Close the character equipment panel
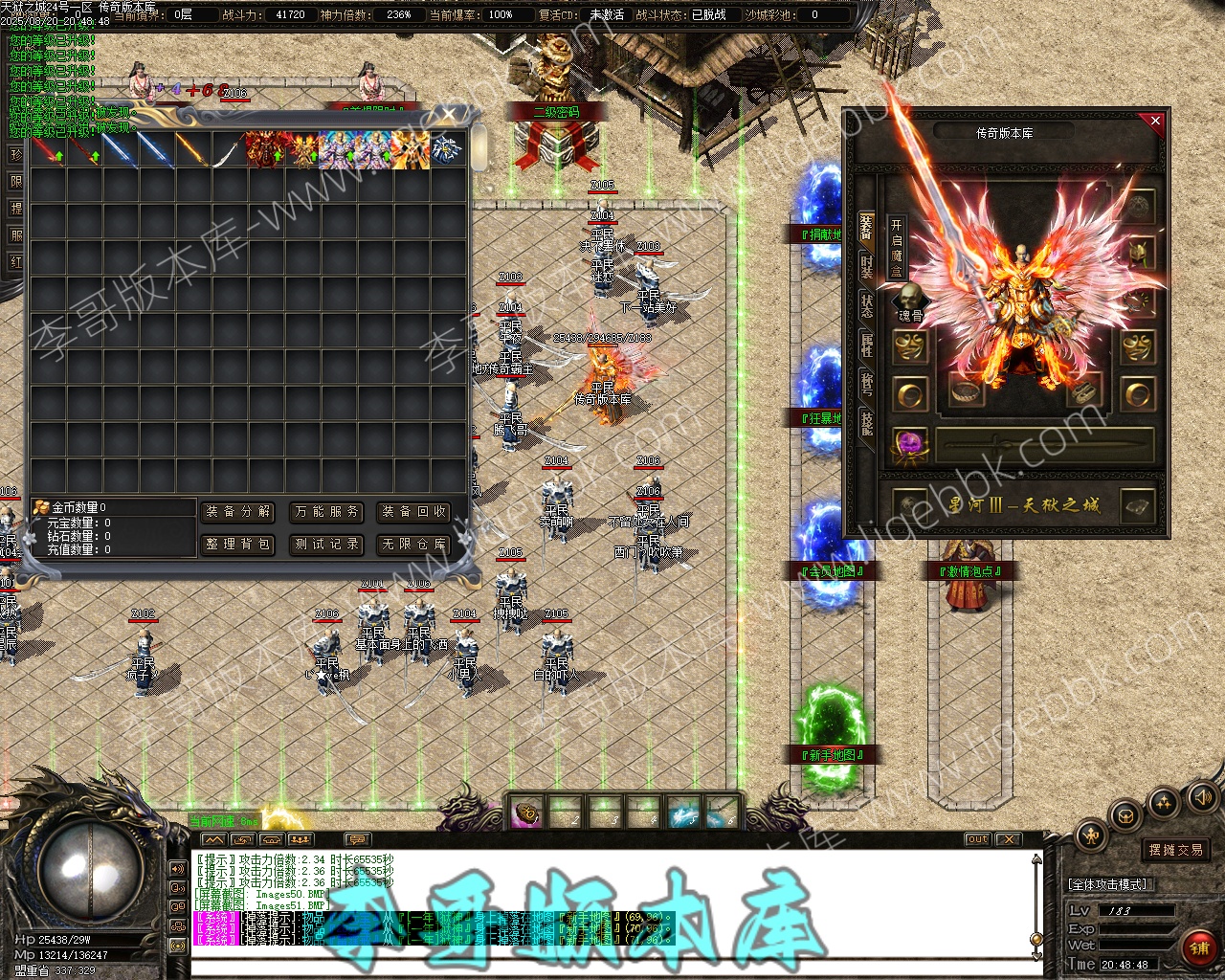This screenshot has width=1225, height=980. [1155, 122]
